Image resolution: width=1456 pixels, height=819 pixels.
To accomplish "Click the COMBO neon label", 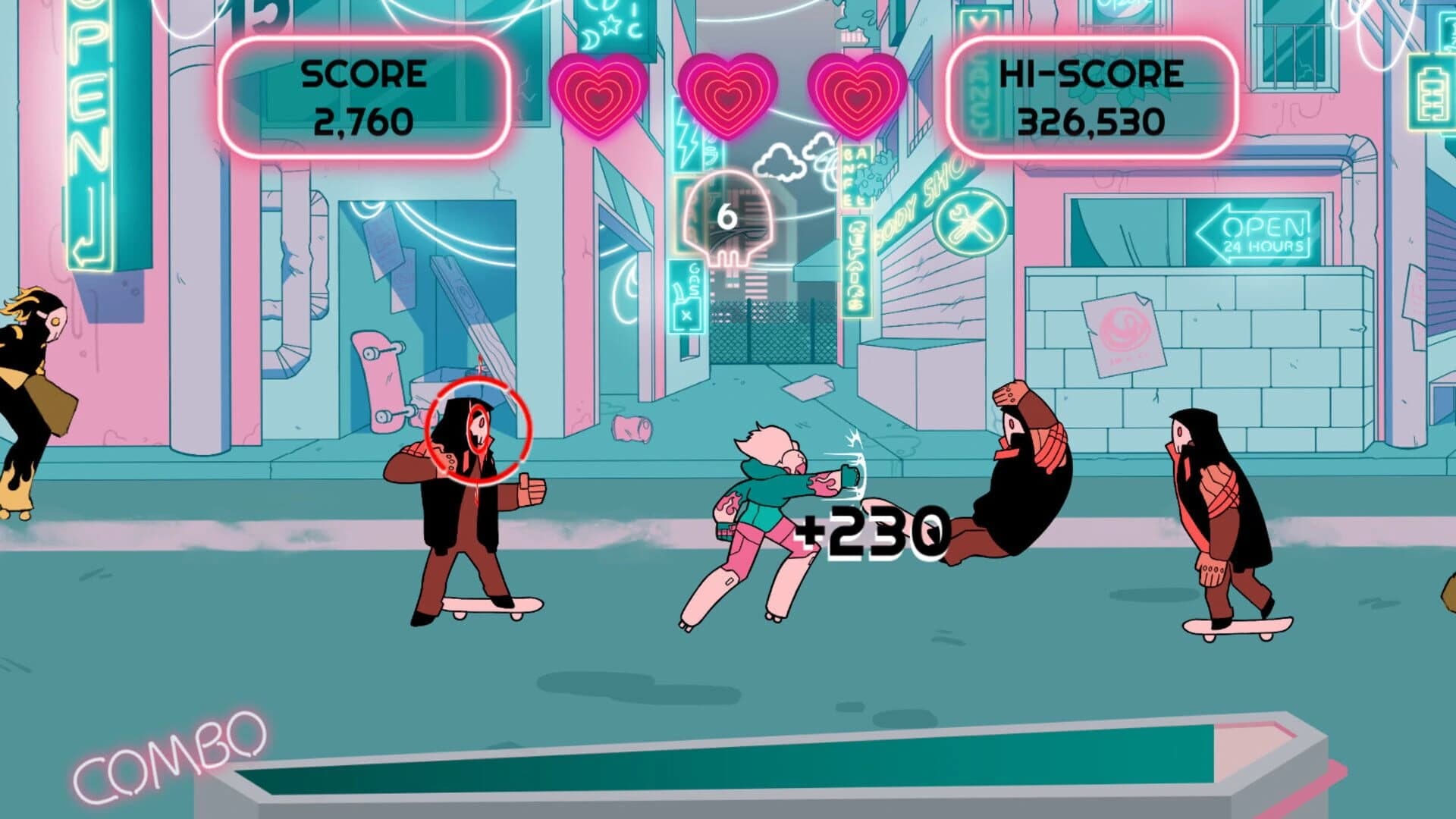I will tap(167, 751).
